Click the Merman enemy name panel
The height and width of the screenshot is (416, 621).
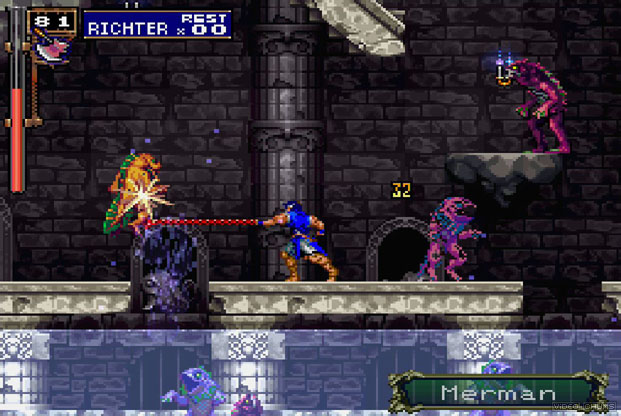click(489, 391)
